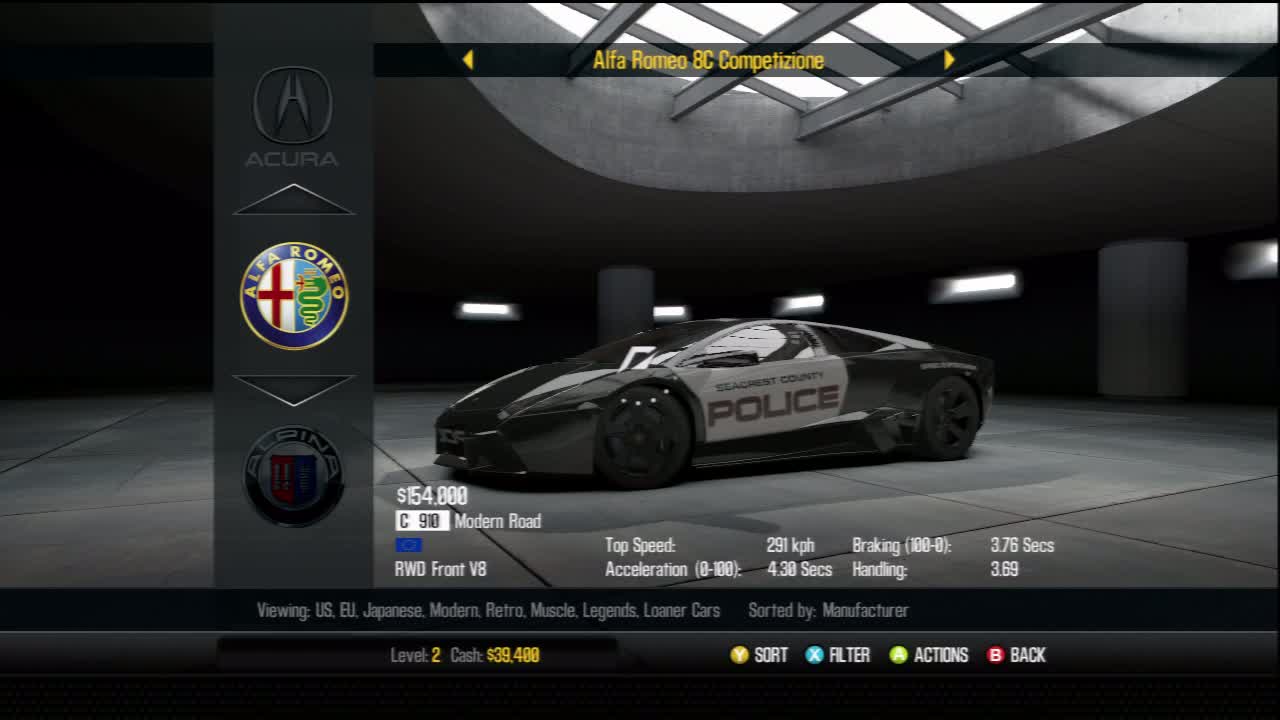This screenshot has width=1280, height=720.
Task: Open the Actions menu
Action: coord(929,655)
